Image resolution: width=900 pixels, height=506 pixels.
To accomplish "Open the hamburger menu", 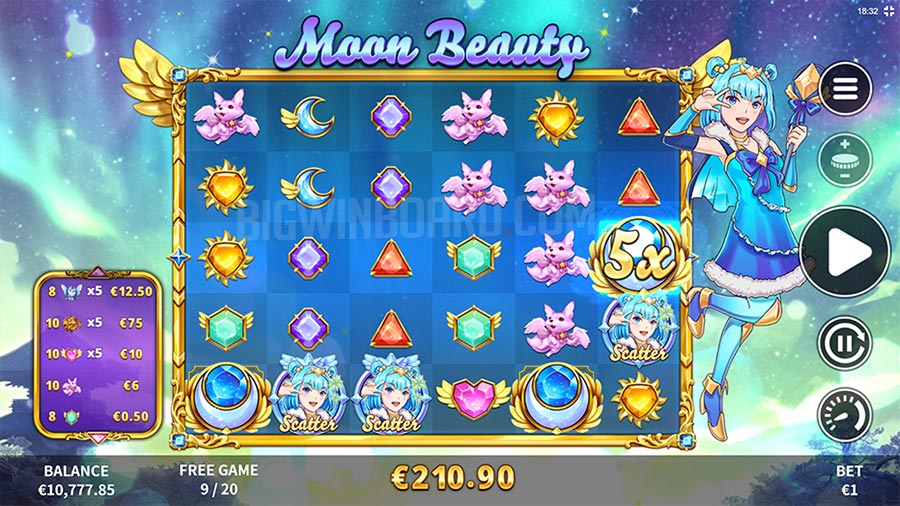I will pyautogui.click(x=845, y=90).
